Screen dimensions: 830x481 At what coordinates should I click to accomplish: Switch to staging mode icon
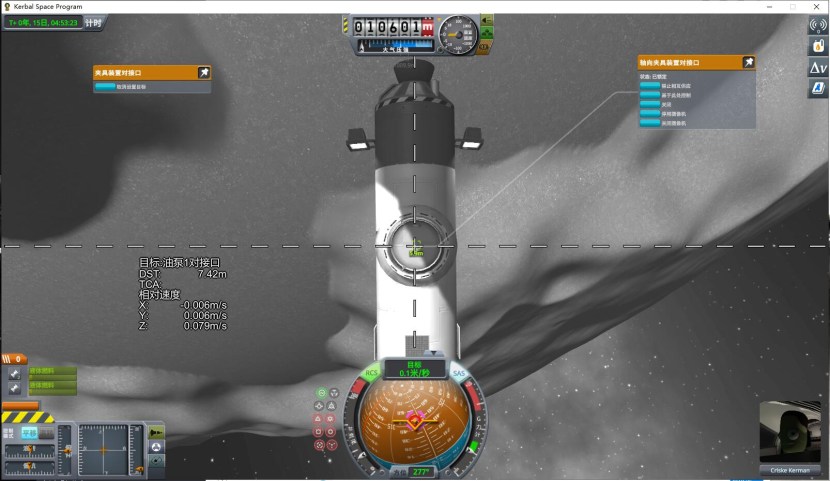(x=157, y=432)
